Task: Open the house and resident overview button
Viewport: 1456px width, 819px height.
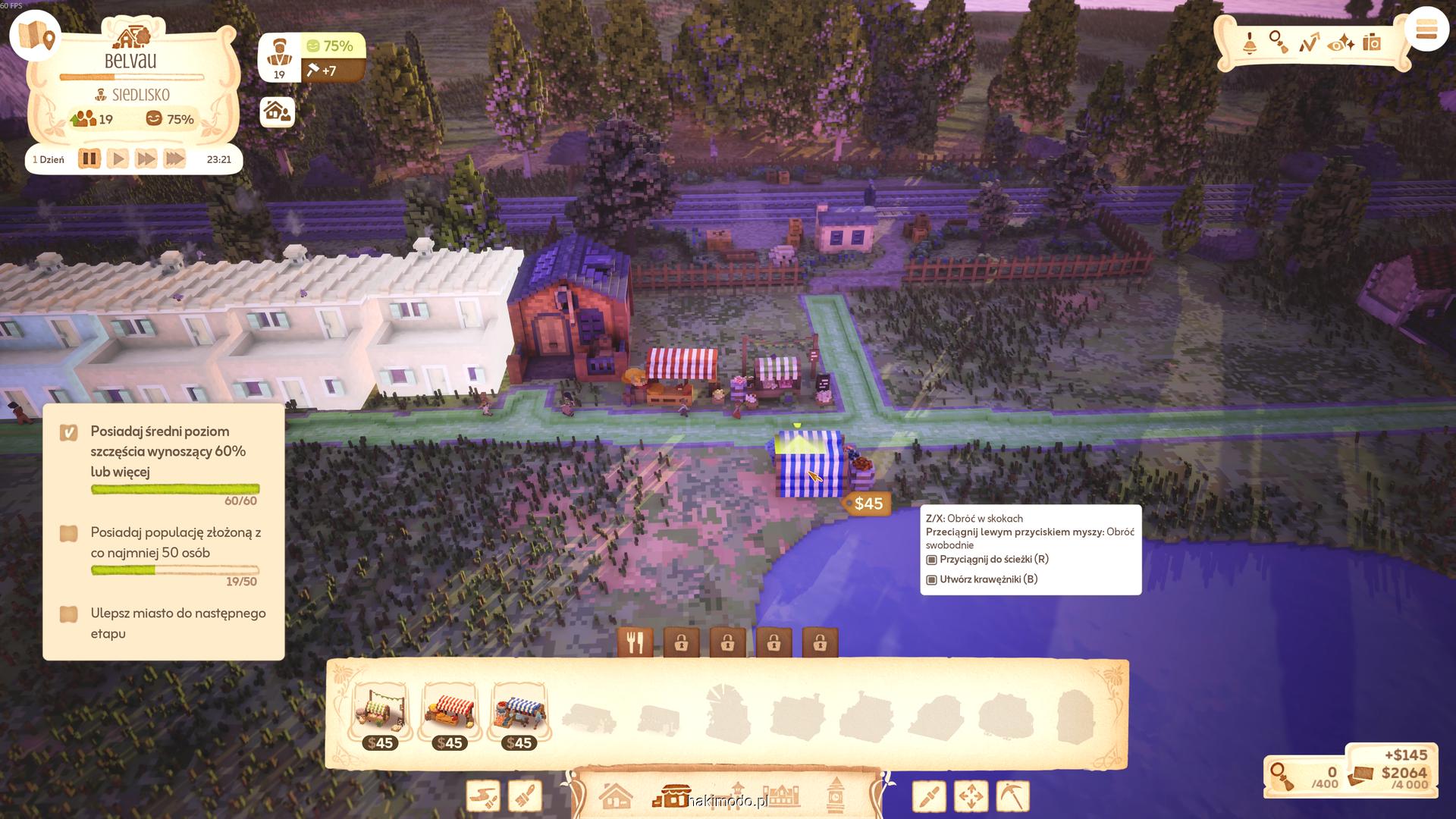Action: (277, 112)
